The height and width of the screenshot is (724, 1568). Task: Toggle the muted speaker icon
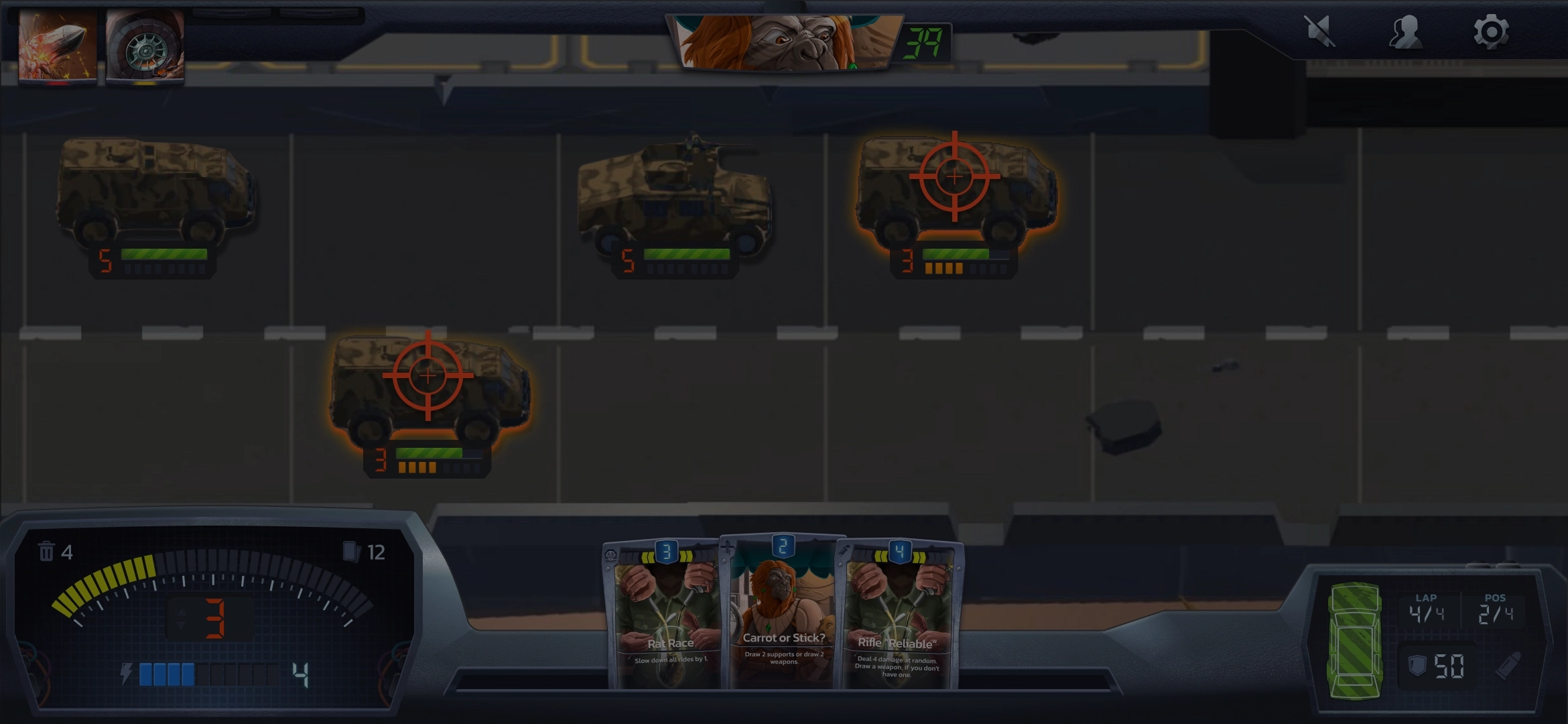[1319, 32]
